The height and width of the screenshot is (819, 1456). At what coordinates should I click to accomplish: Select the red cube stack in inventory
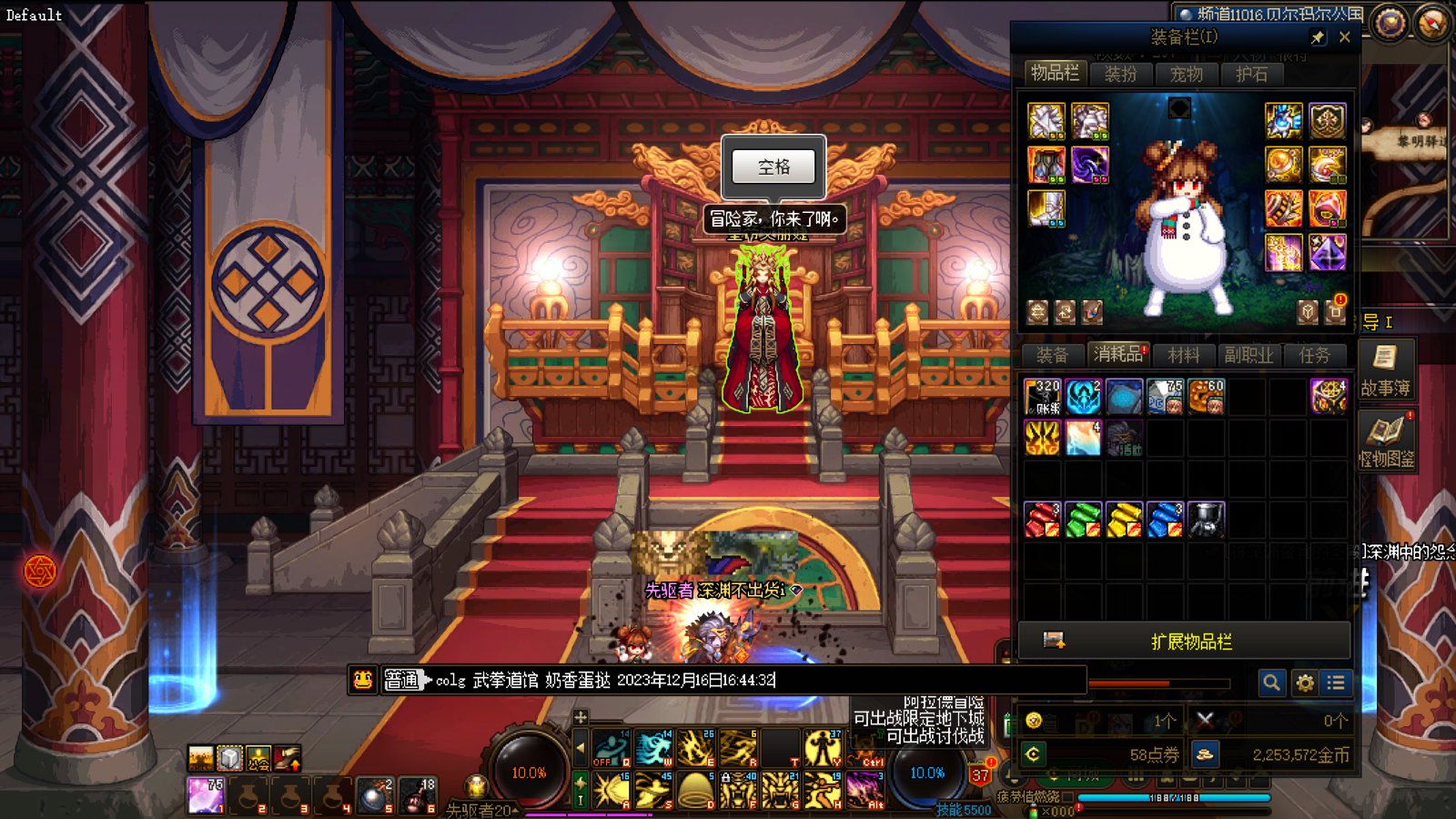pos(1042,520)
